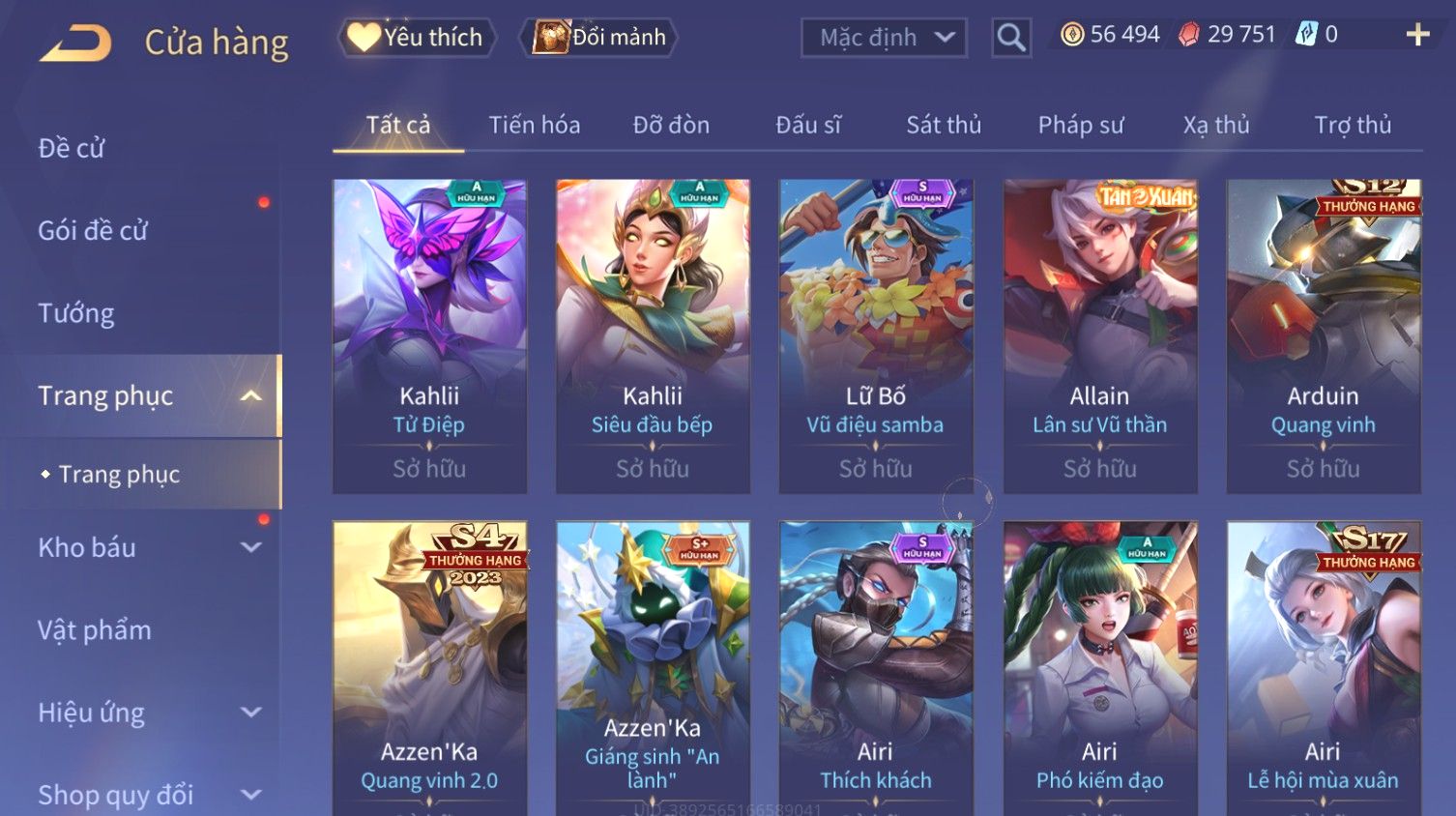This screenshot has width=1456, height=816.
Task: Expand the Mặc định sort dropdown
Action: 884,38
